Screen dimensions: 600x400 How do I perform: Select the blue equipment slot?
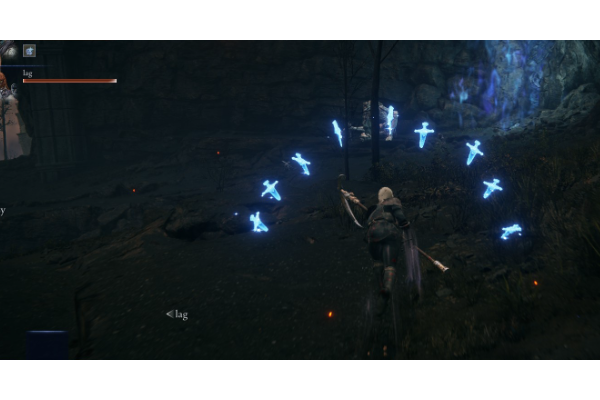(x=47, y=344)
